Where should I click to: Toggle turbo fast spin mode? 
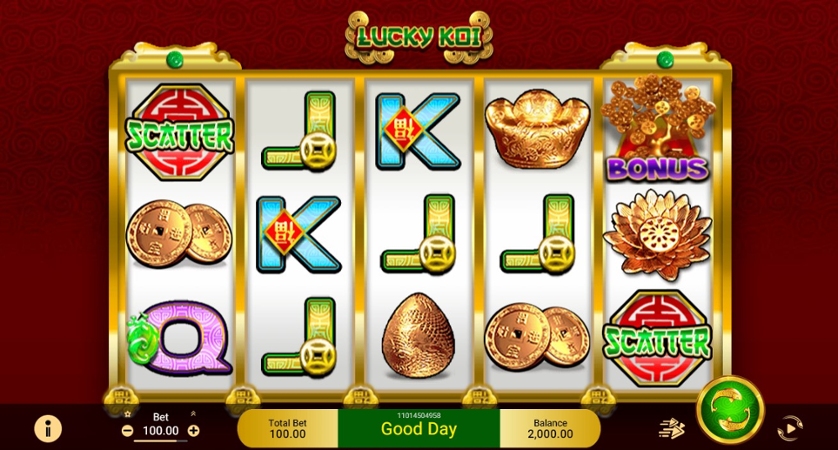click(671, 428)
